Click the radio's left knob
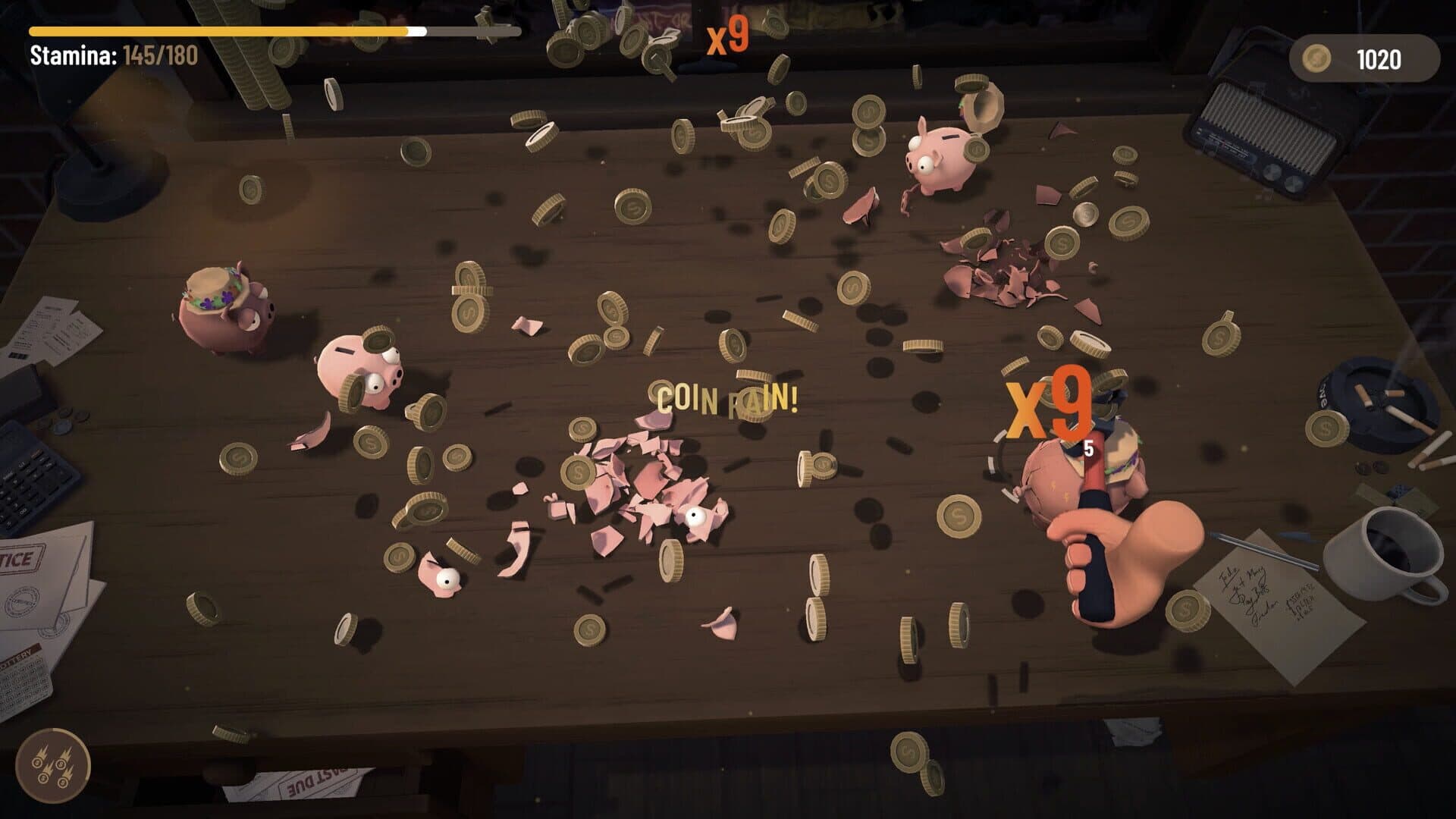1456x819 pixels. [x=1271, y=173]
